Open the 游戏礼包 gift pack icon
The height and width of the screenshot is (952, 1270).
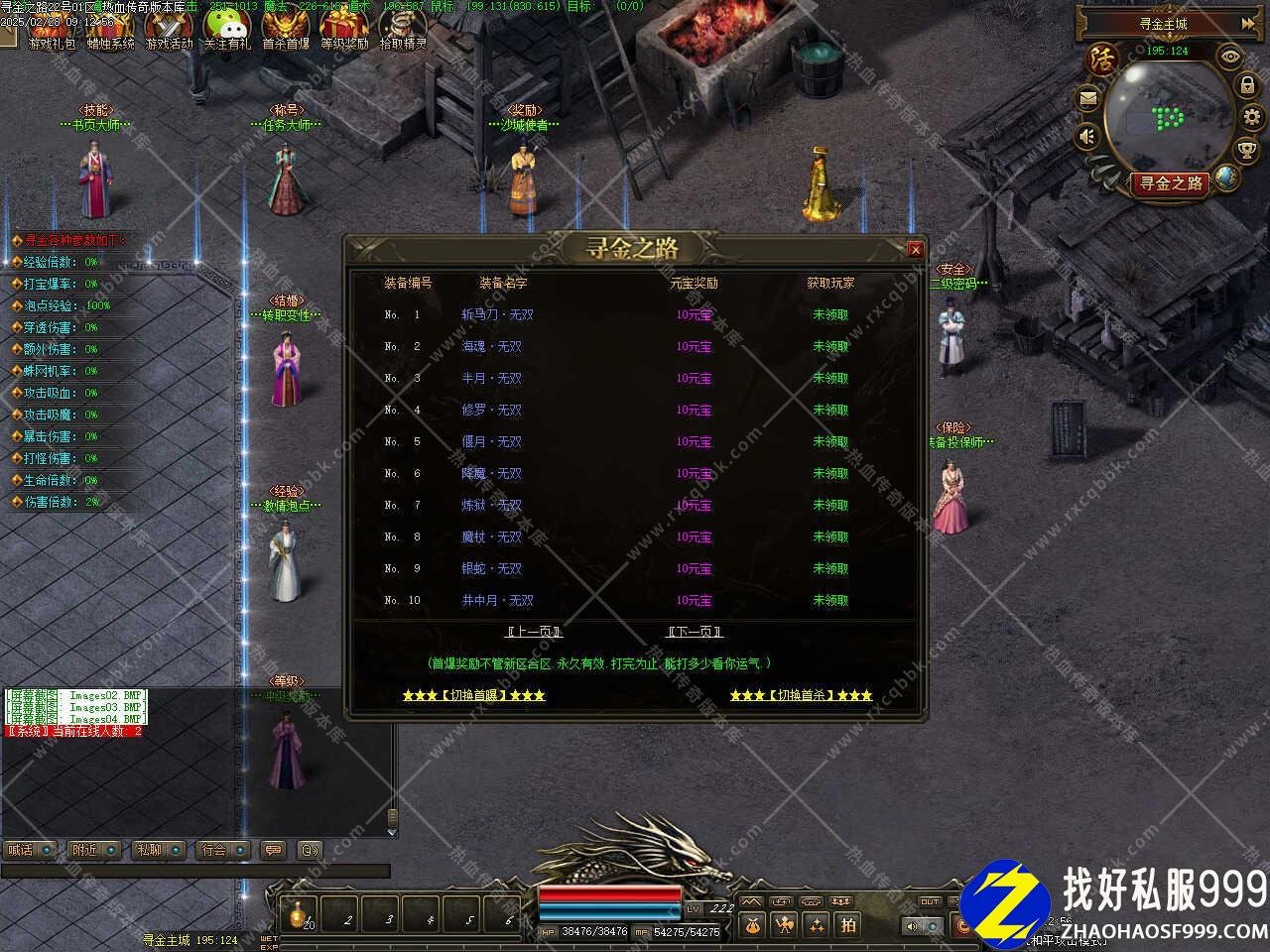[x=52, y=28]
